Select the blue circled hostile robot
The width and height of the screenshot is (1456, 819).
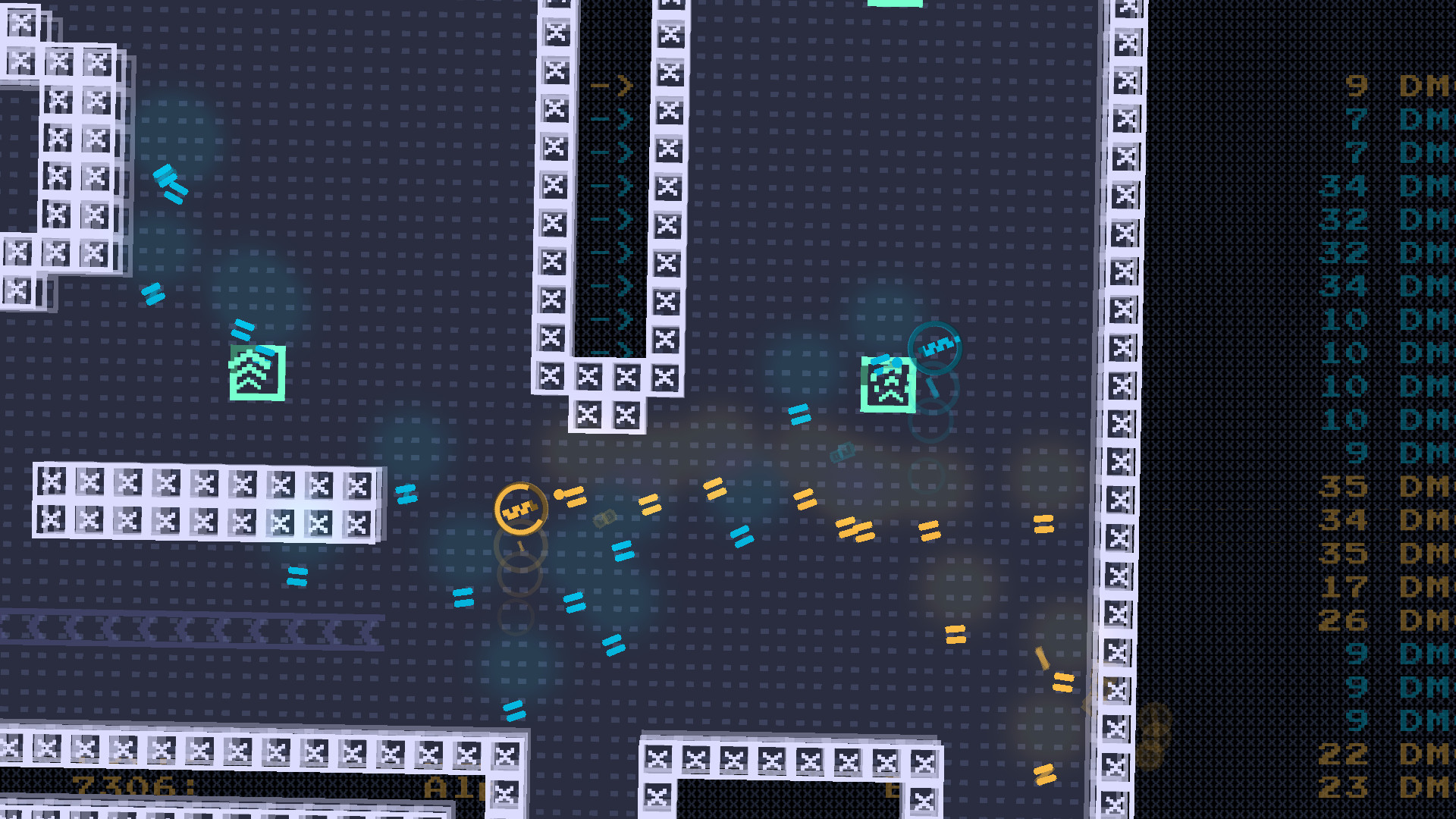[x=934, y=346]
